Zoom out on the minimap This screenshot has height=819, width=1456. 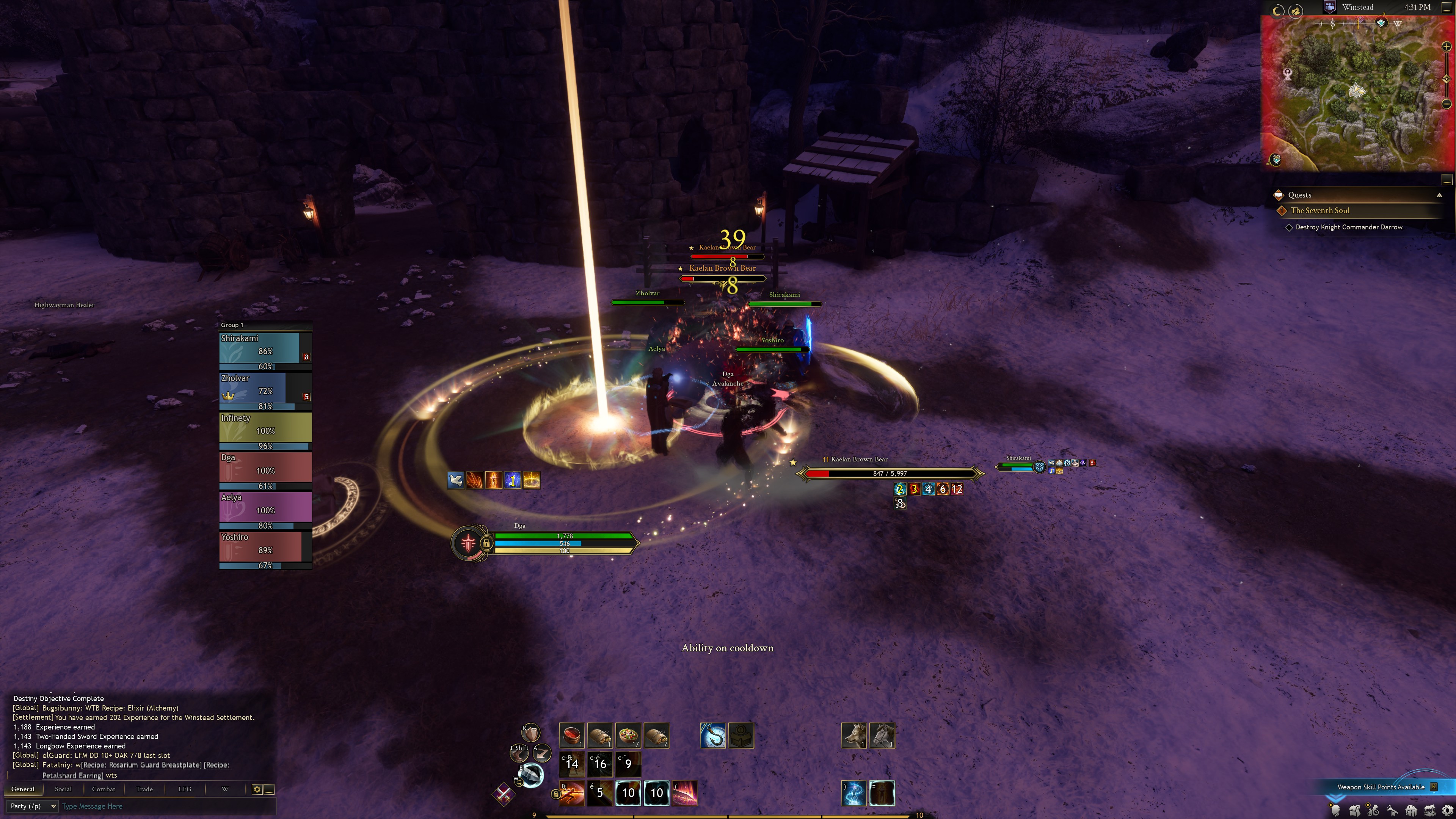[x=1447, y=104]
